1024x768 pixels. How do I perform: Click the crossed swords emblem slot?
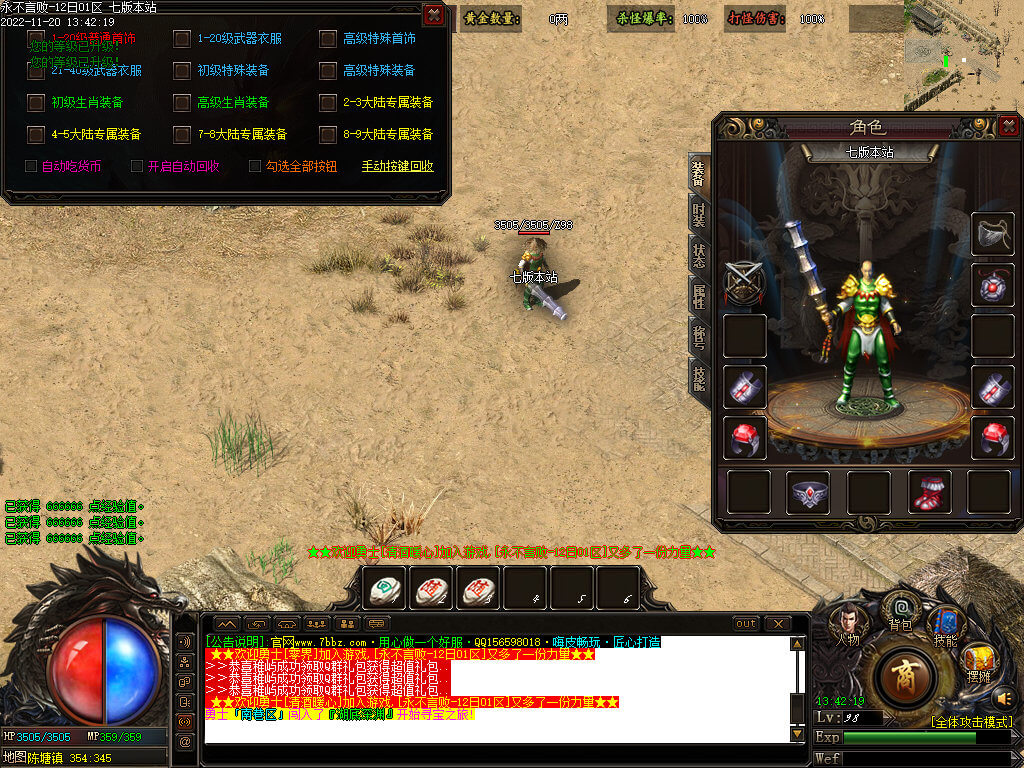coord(745,283)
